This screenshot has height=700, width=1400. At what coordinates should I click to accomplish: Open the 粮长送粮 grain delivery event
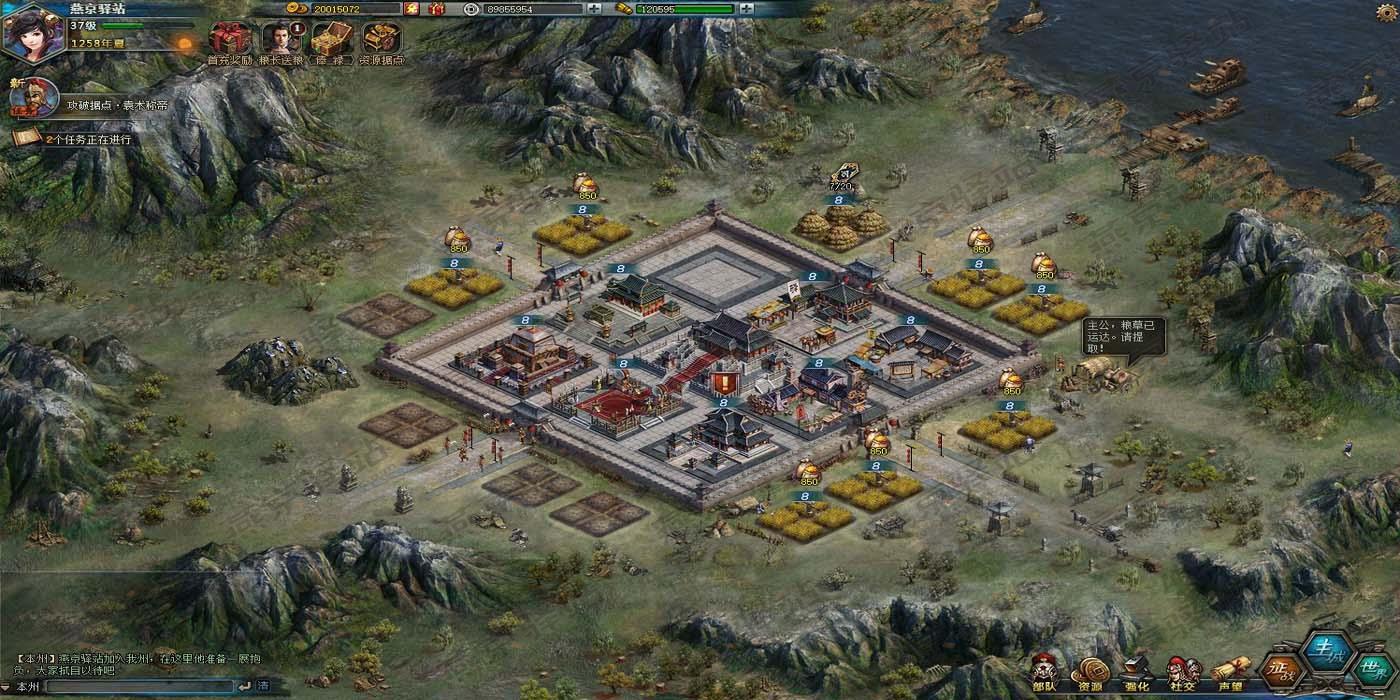(x=280, y=41)
